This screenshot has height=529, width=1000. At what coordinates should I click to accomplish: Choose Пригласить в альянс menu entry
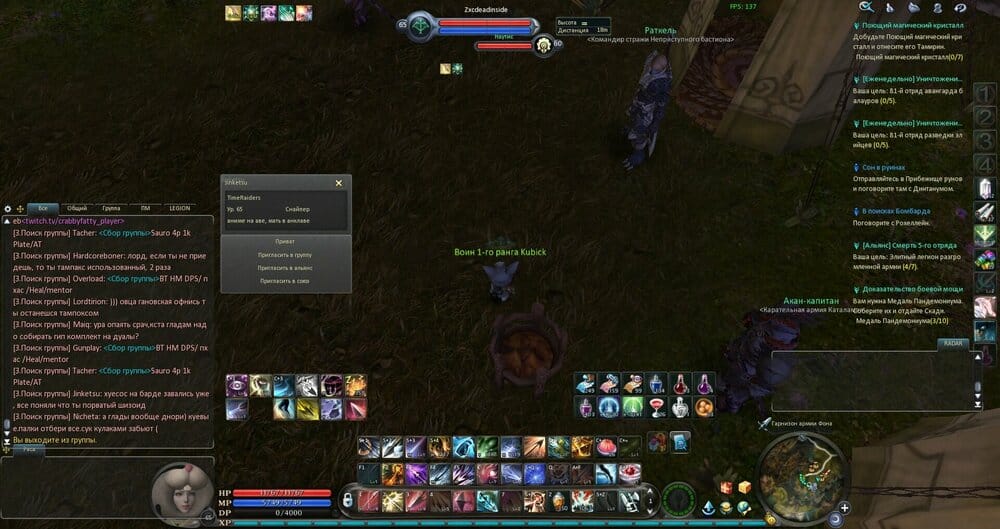[x=285, y=268]
